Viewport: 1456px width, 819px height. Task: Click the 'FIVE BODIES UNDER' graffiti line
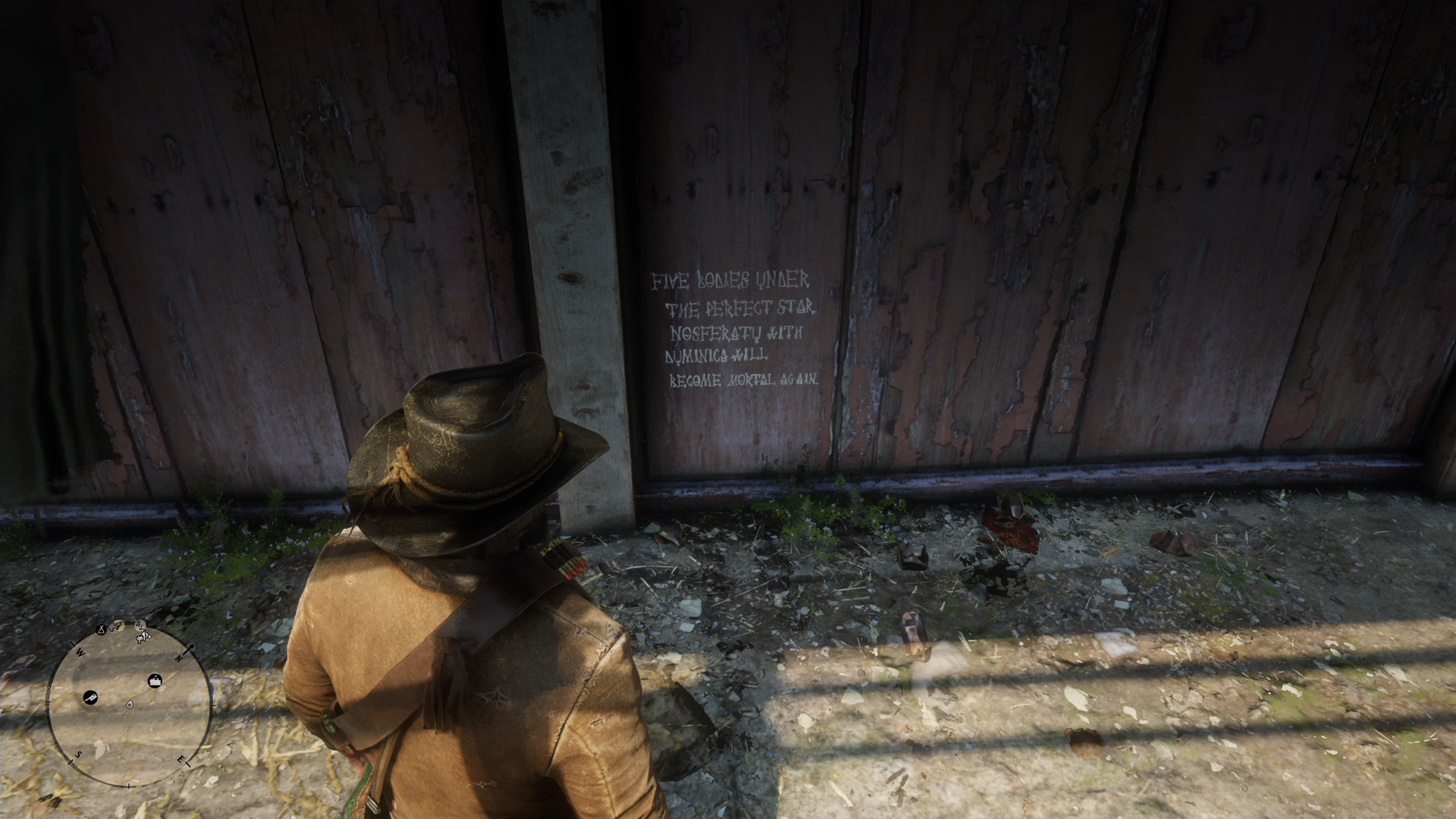pos(730,281)
